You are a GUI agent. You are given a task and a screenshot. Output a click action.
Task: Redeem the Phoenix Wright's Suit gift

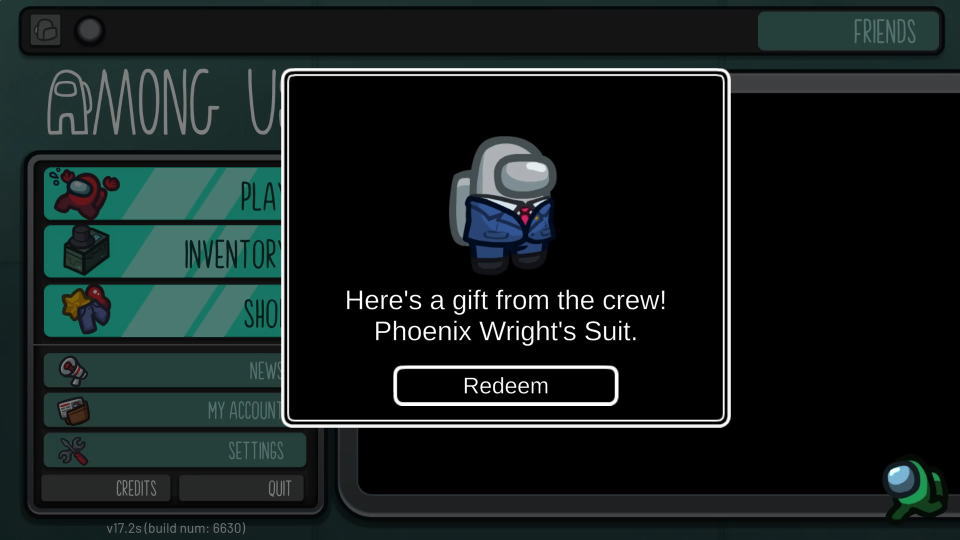click(505, 386)
